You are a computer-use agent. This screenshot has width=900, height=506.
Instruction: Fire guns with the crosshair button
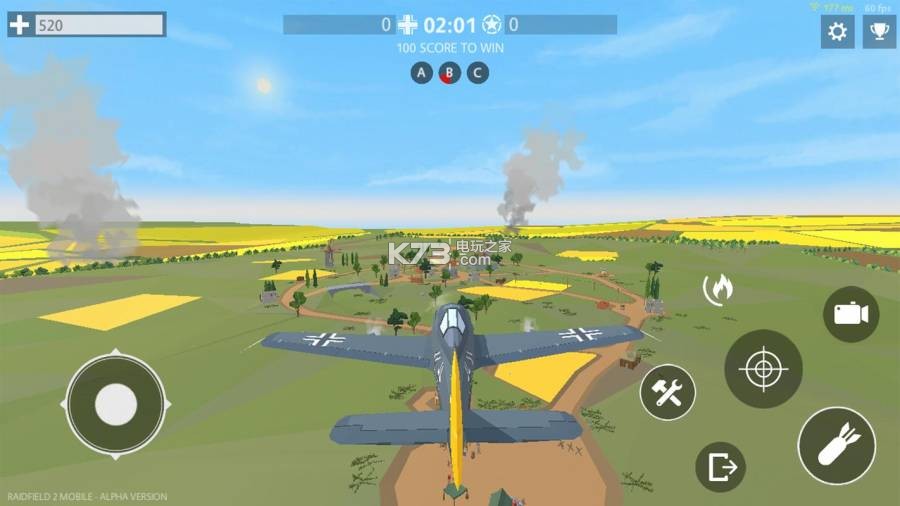[x=763, y=369]
